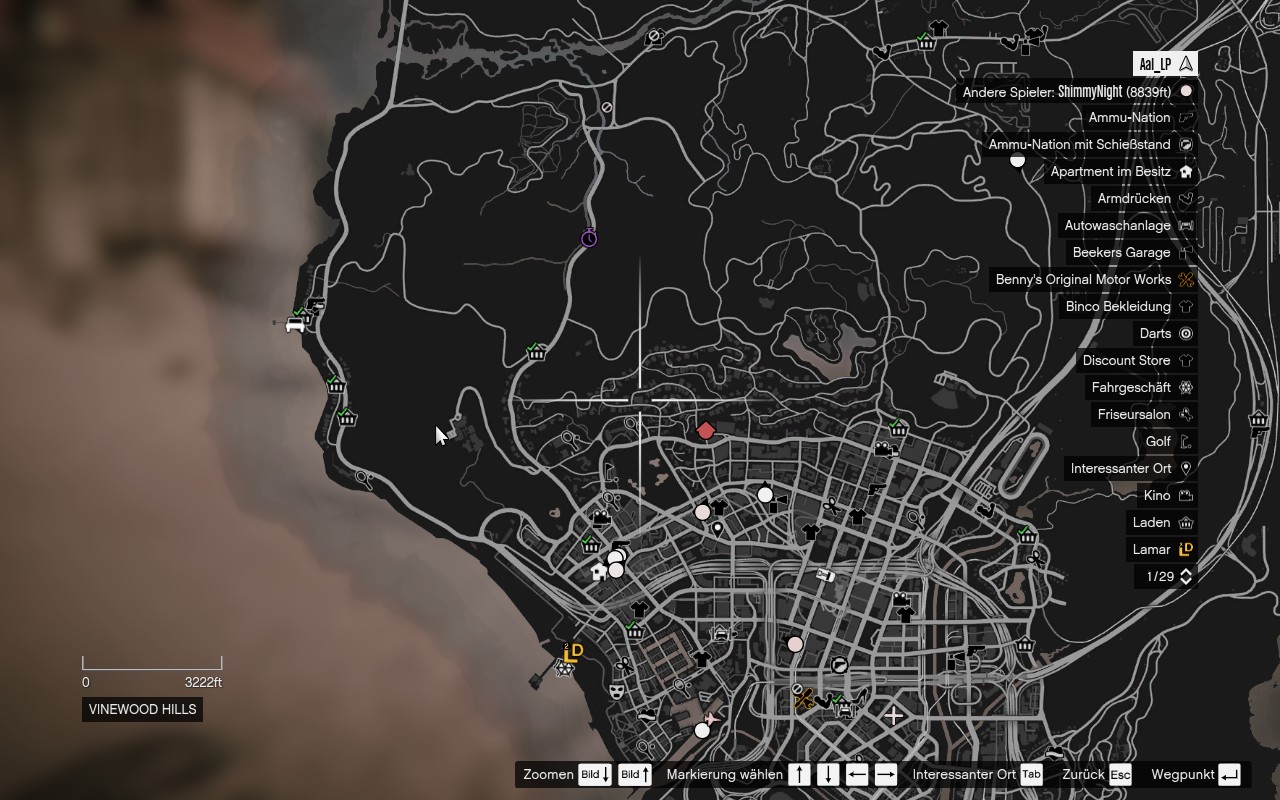This screenshot has height=800, width=1280.
Task: Click the theater masks icon near the boardwalk
Action: [618, 690]
